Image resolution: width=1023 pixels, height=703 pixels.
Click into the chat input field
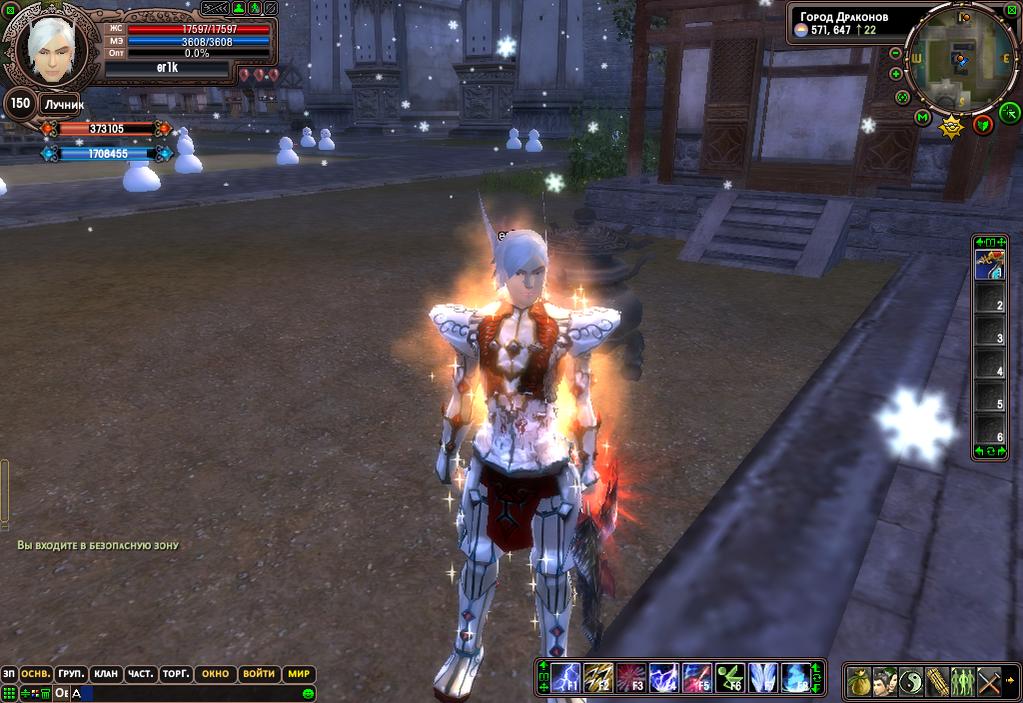click(190, 693)
